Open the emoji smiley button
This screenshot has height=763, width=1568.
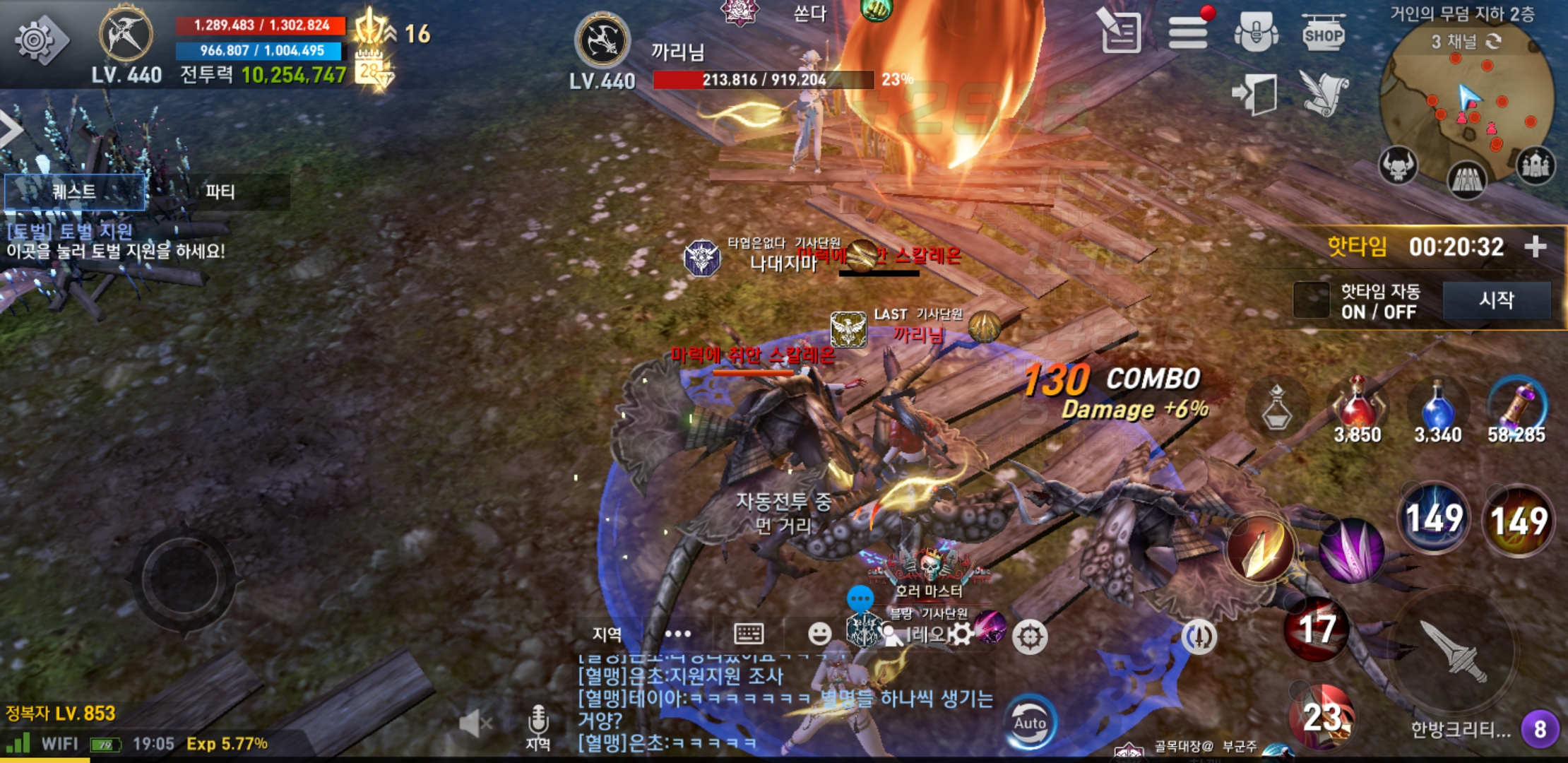pyautogui.click(x=819, y=634)
